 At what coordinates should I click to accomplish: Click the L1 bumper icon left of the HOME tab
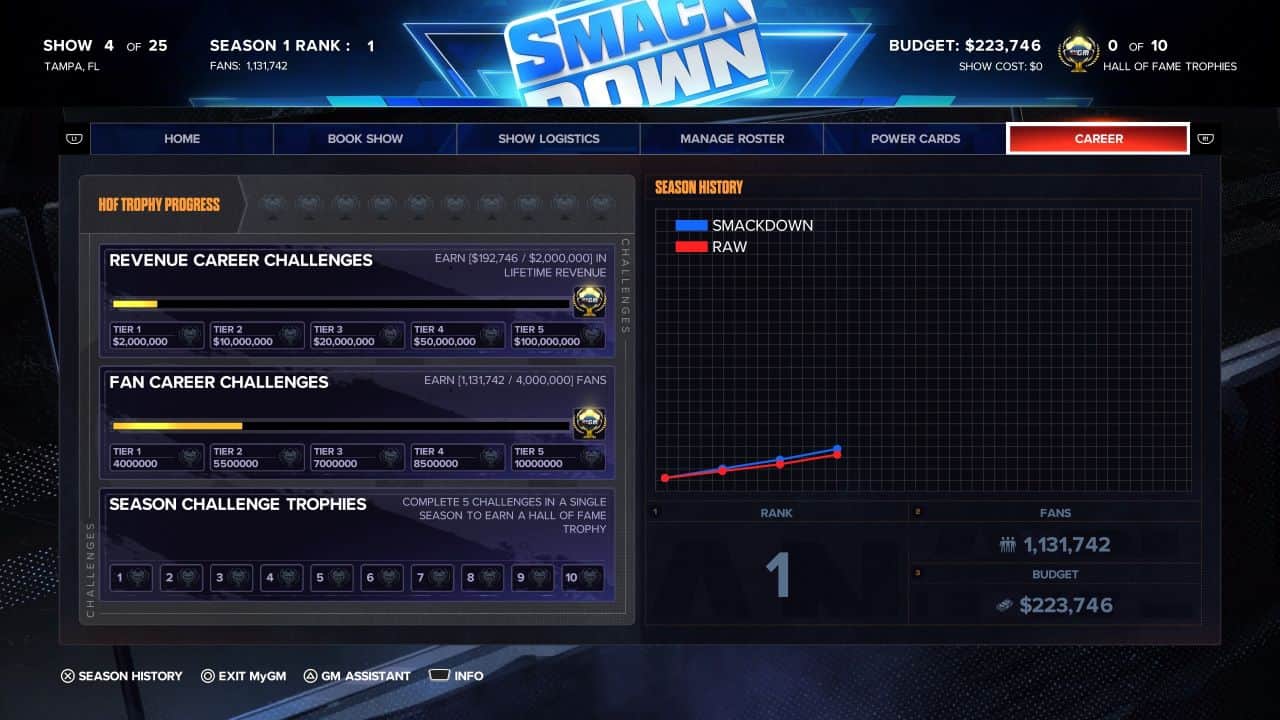coord(74,138)
